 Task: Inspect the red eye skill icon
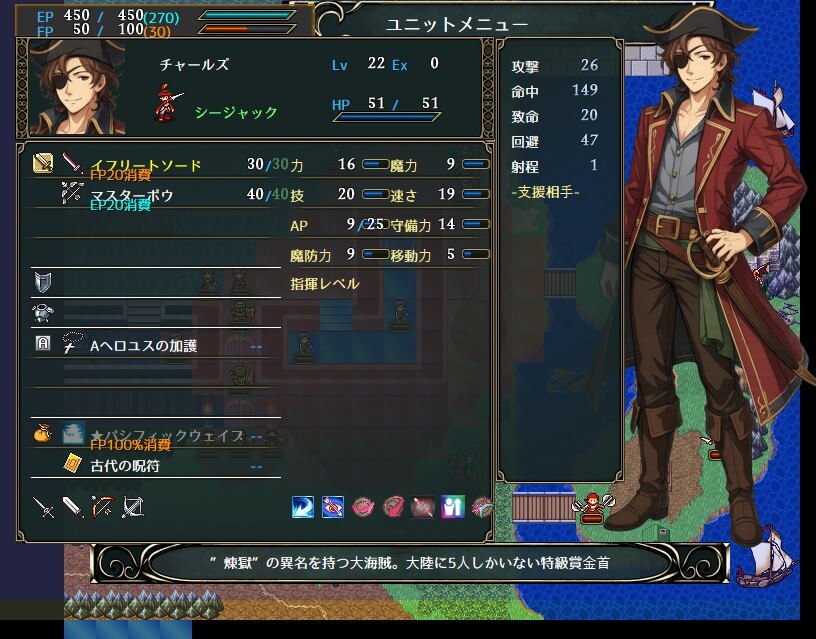coord(333,507)
